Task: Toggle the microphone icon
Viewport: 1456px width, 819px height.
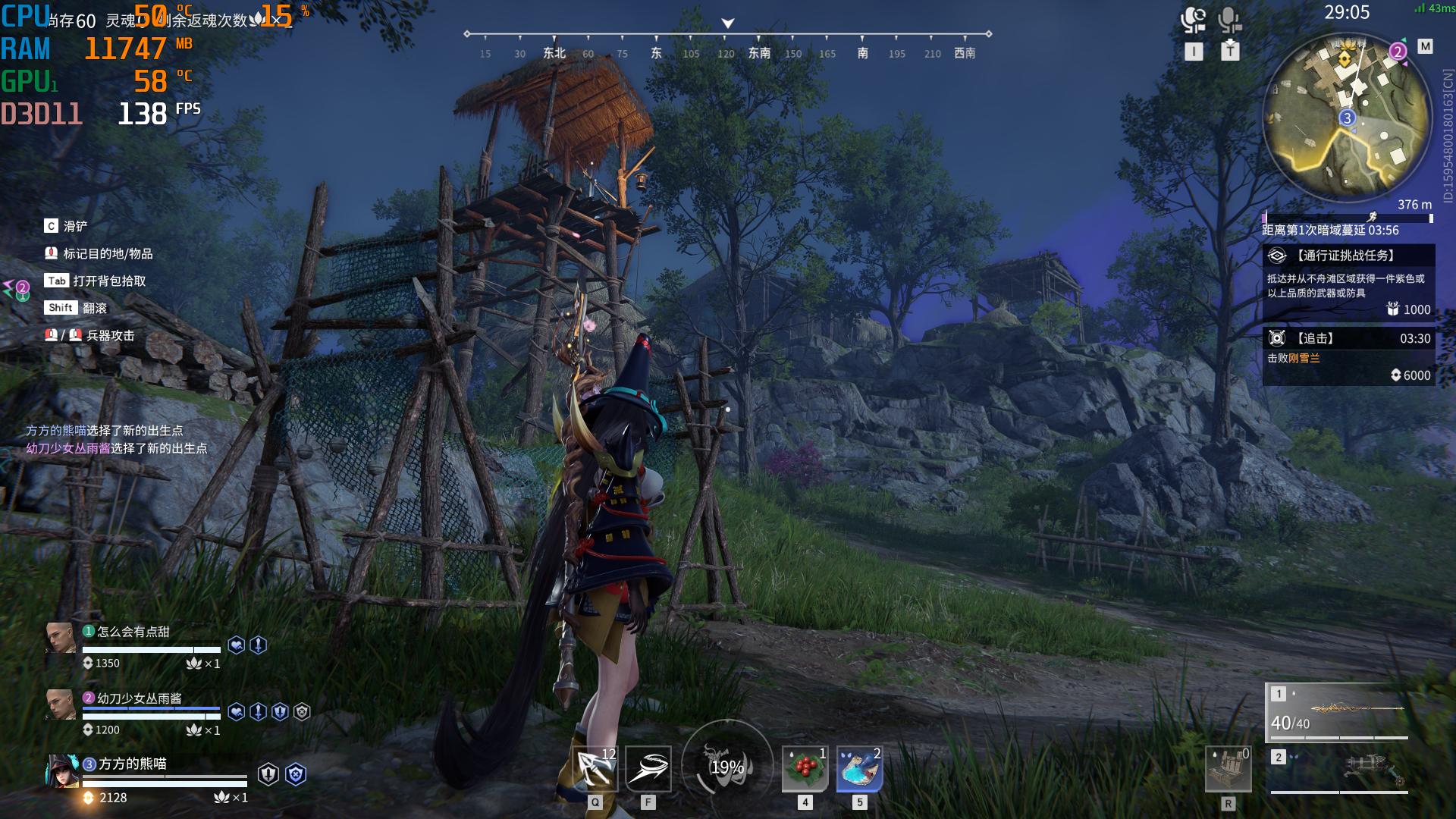Action: pos(1229,20)
